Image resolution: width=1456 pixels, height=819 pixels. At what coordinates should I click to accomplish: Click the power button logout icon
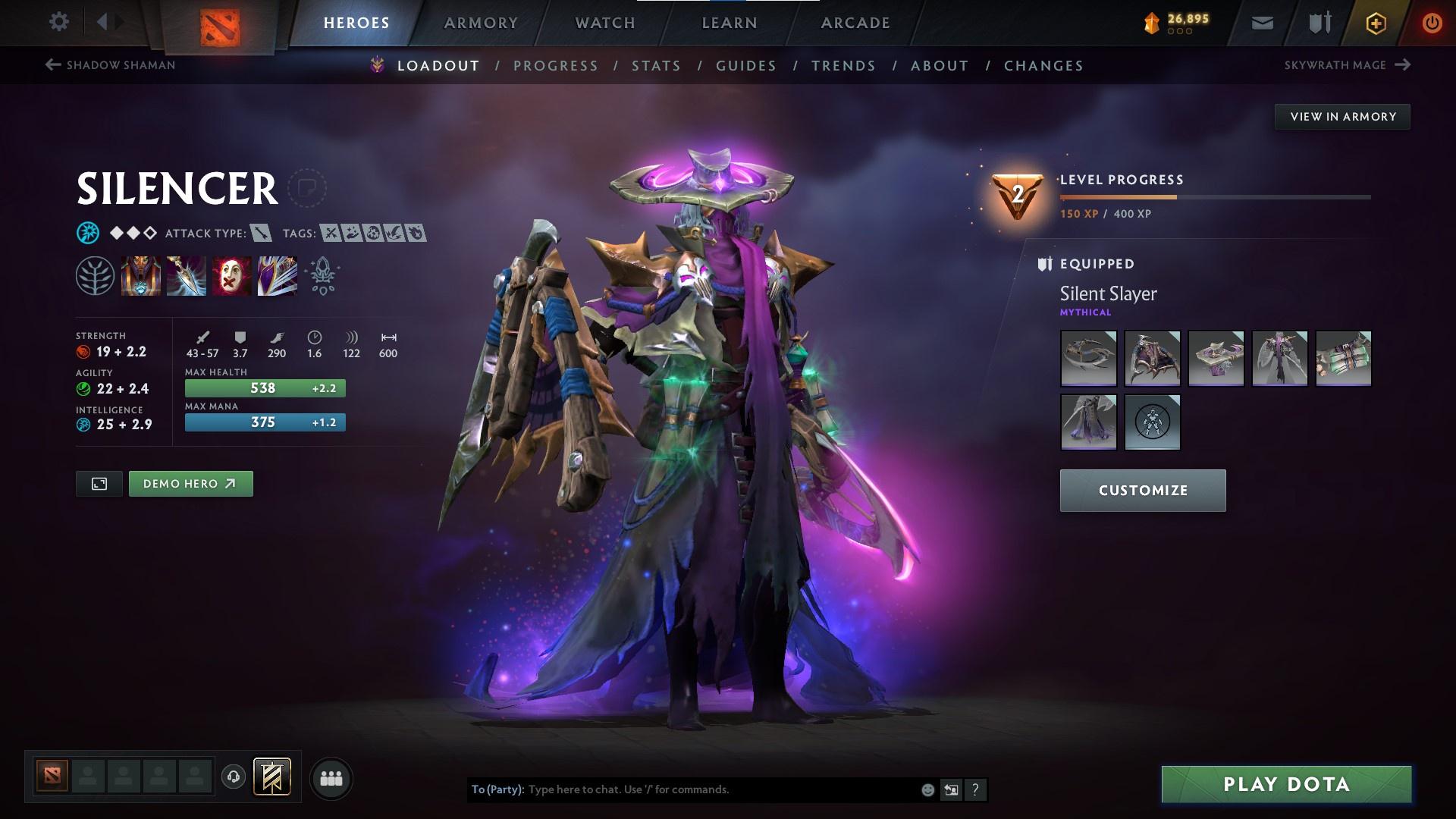[x=1430, y=23]
